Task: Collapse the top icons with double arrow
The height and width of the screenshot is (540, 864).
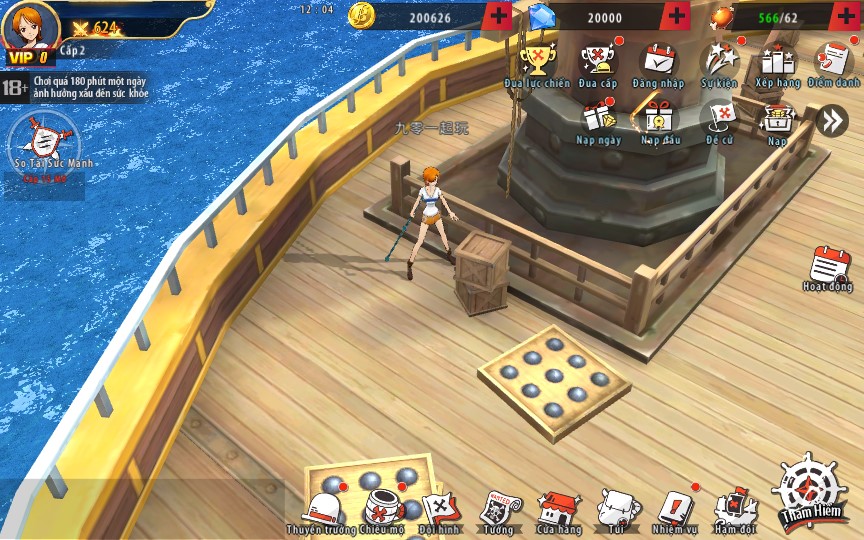Action: (831, 121)
